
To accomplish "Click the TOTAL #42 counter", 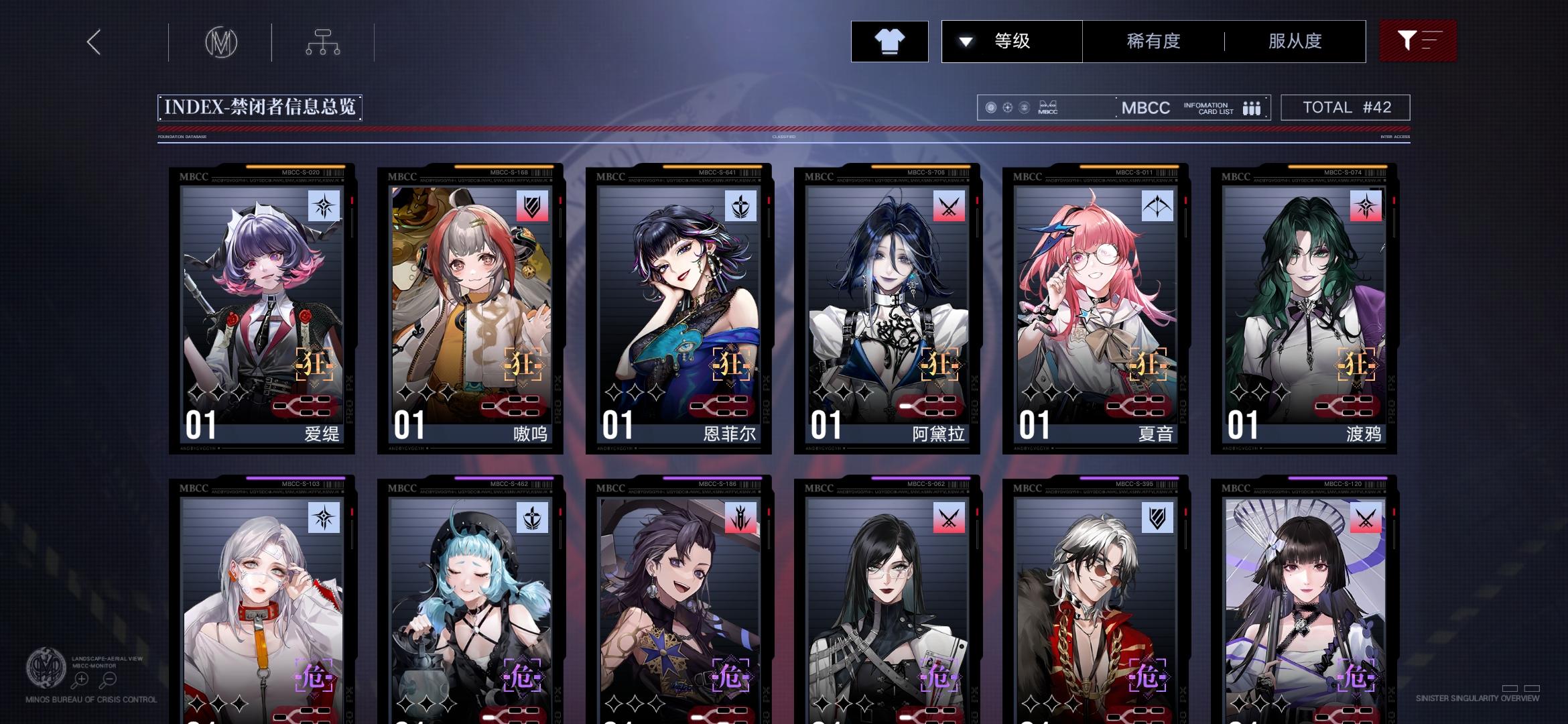I will tap(1346, 107).
